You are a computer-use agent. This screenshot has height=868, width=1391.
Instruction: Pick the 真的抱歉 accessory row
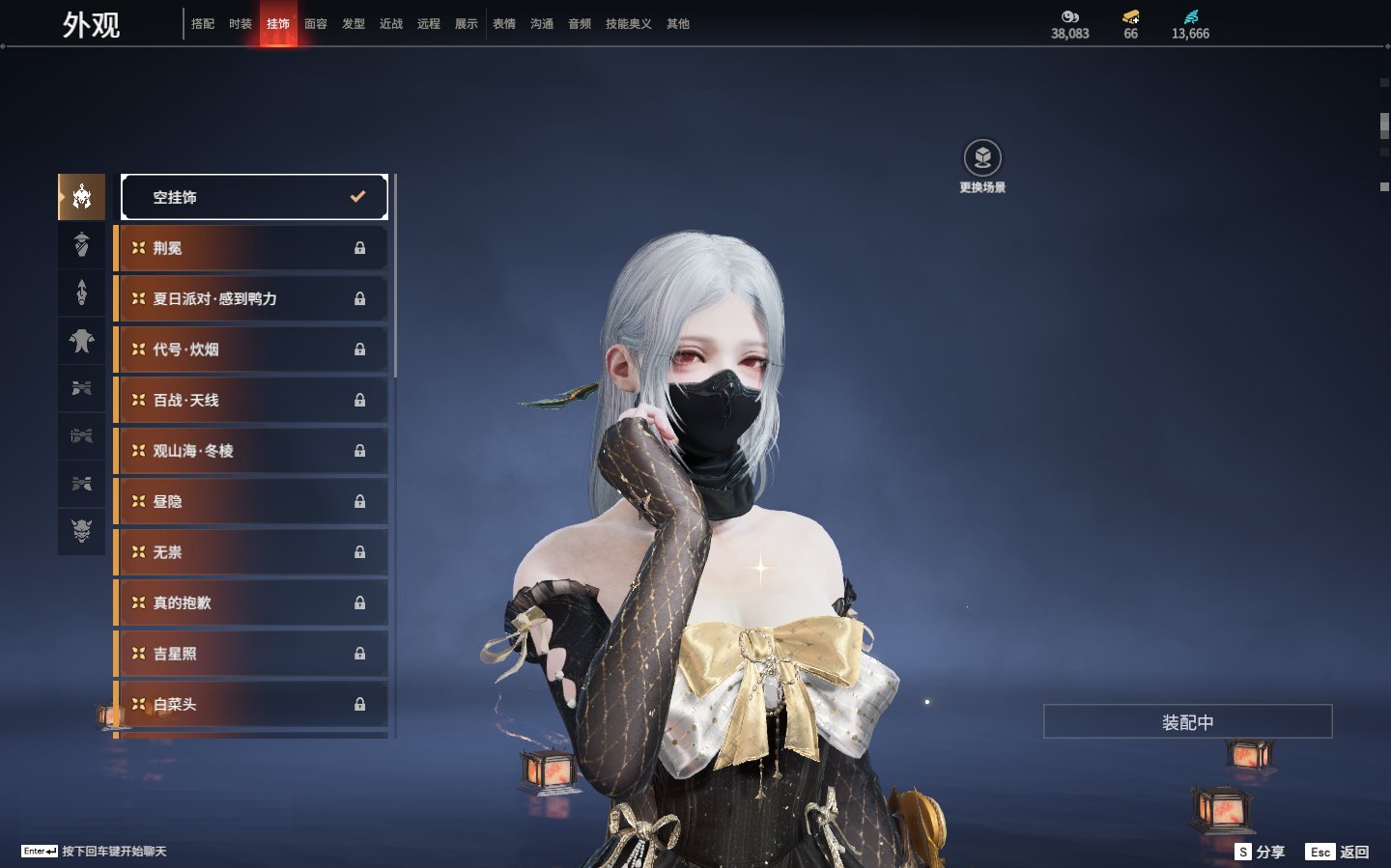(251, 603)
